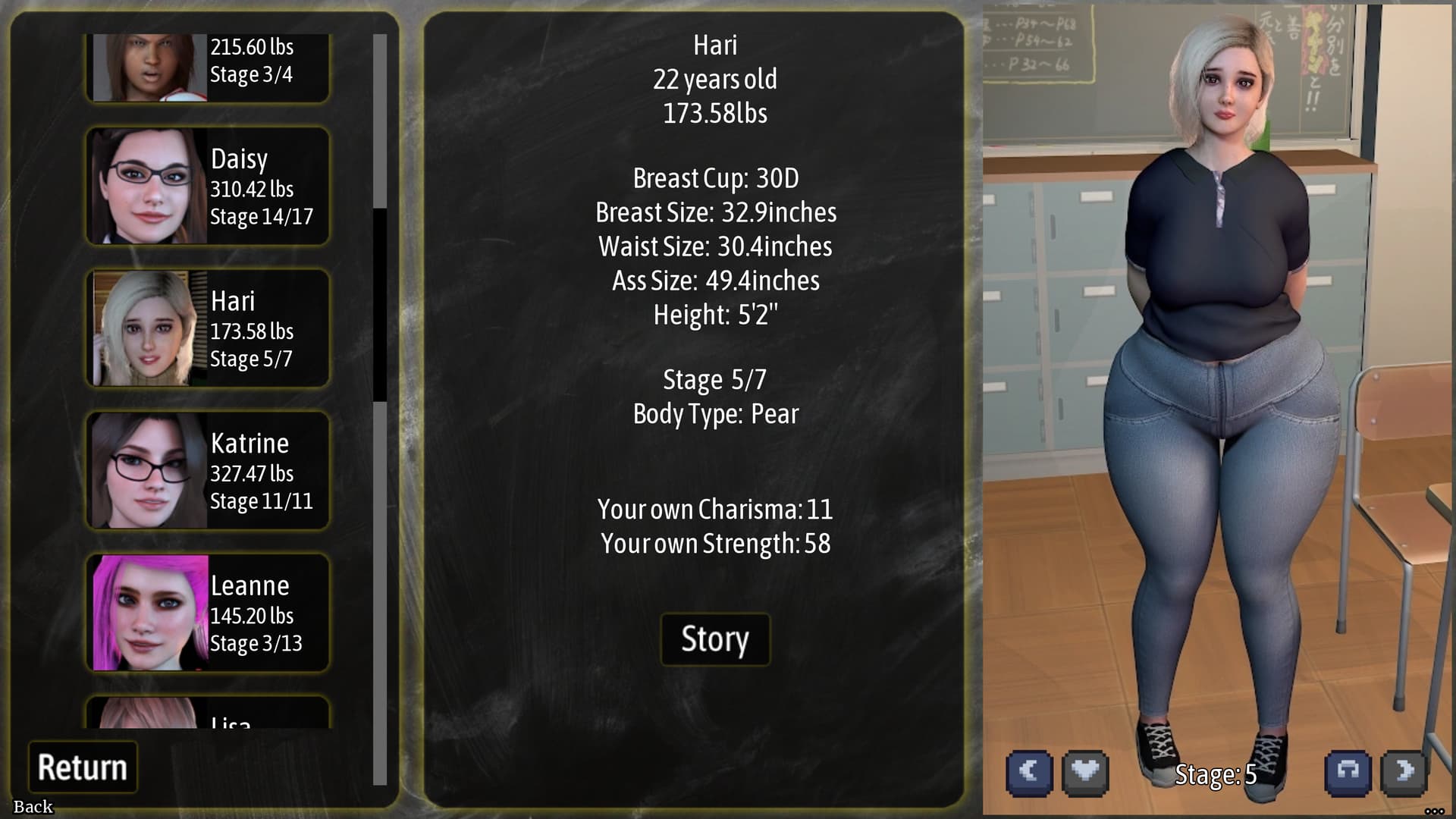Open the three-dots menu in the corner

(x=1434, y=811)
